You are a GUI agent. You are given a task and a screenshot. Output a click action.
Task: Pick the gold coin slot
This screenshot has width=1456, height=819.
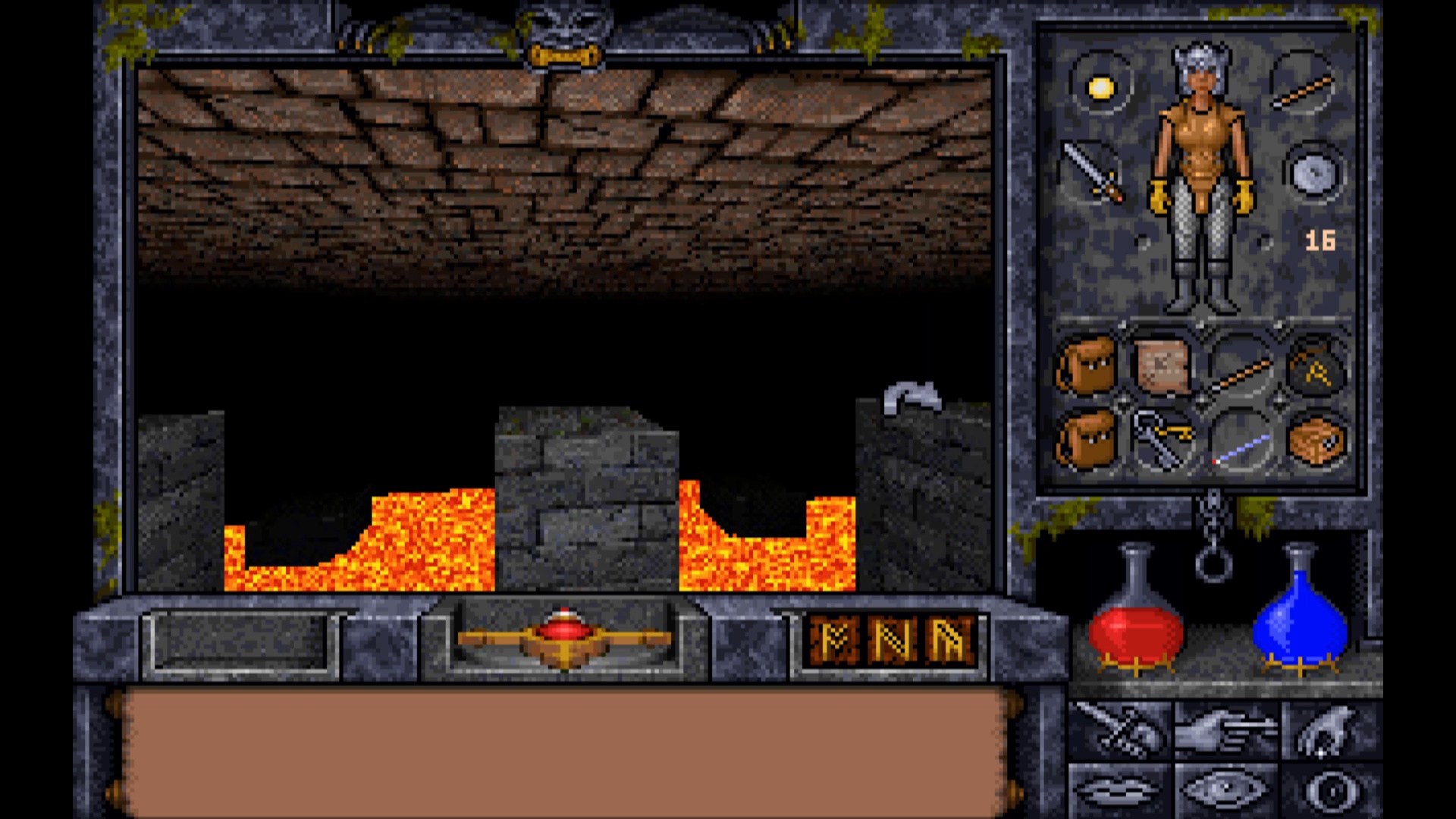tap(1100, 88)
